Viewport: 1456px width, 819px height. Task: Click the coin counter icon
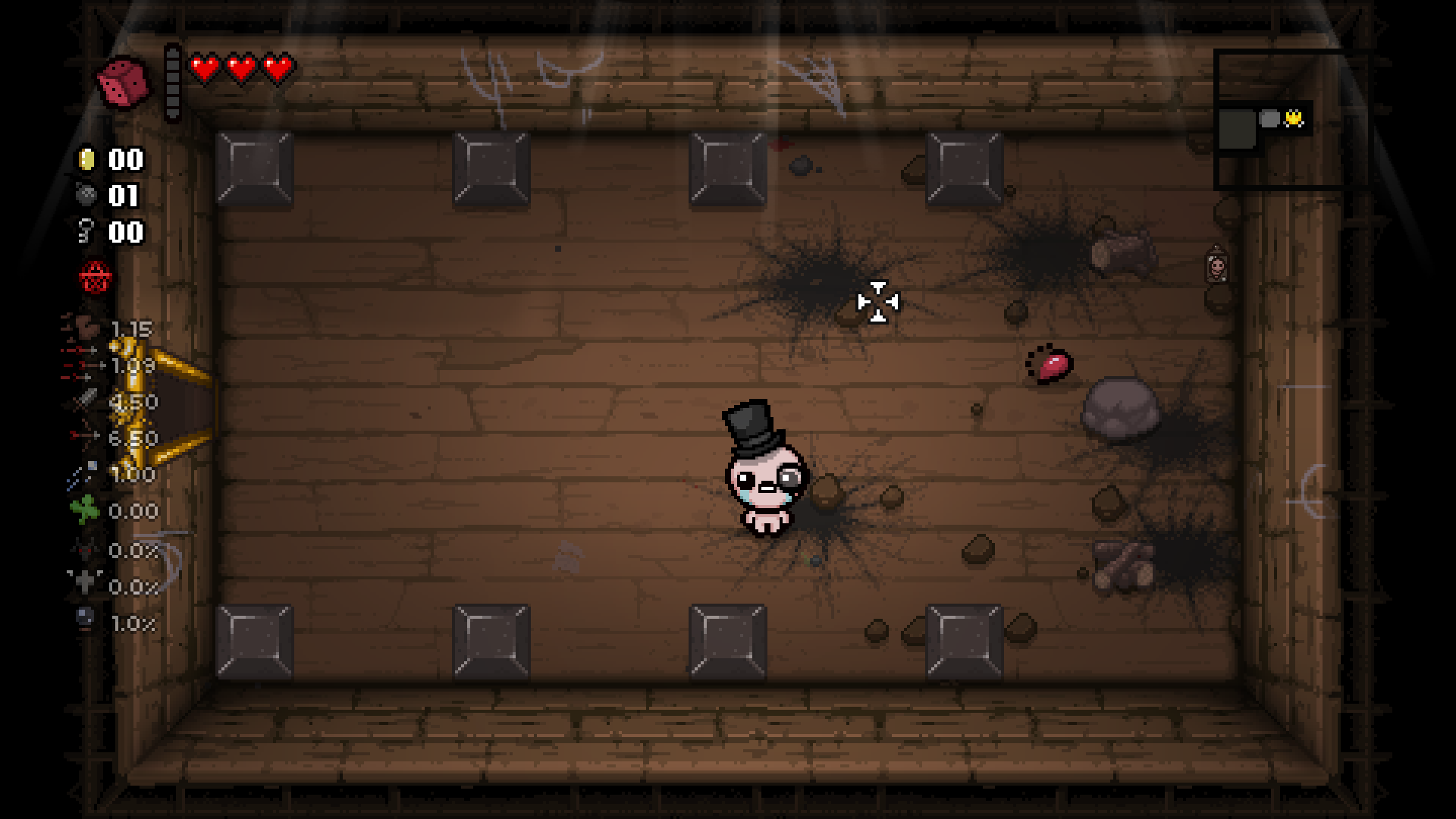click(88, 159)
